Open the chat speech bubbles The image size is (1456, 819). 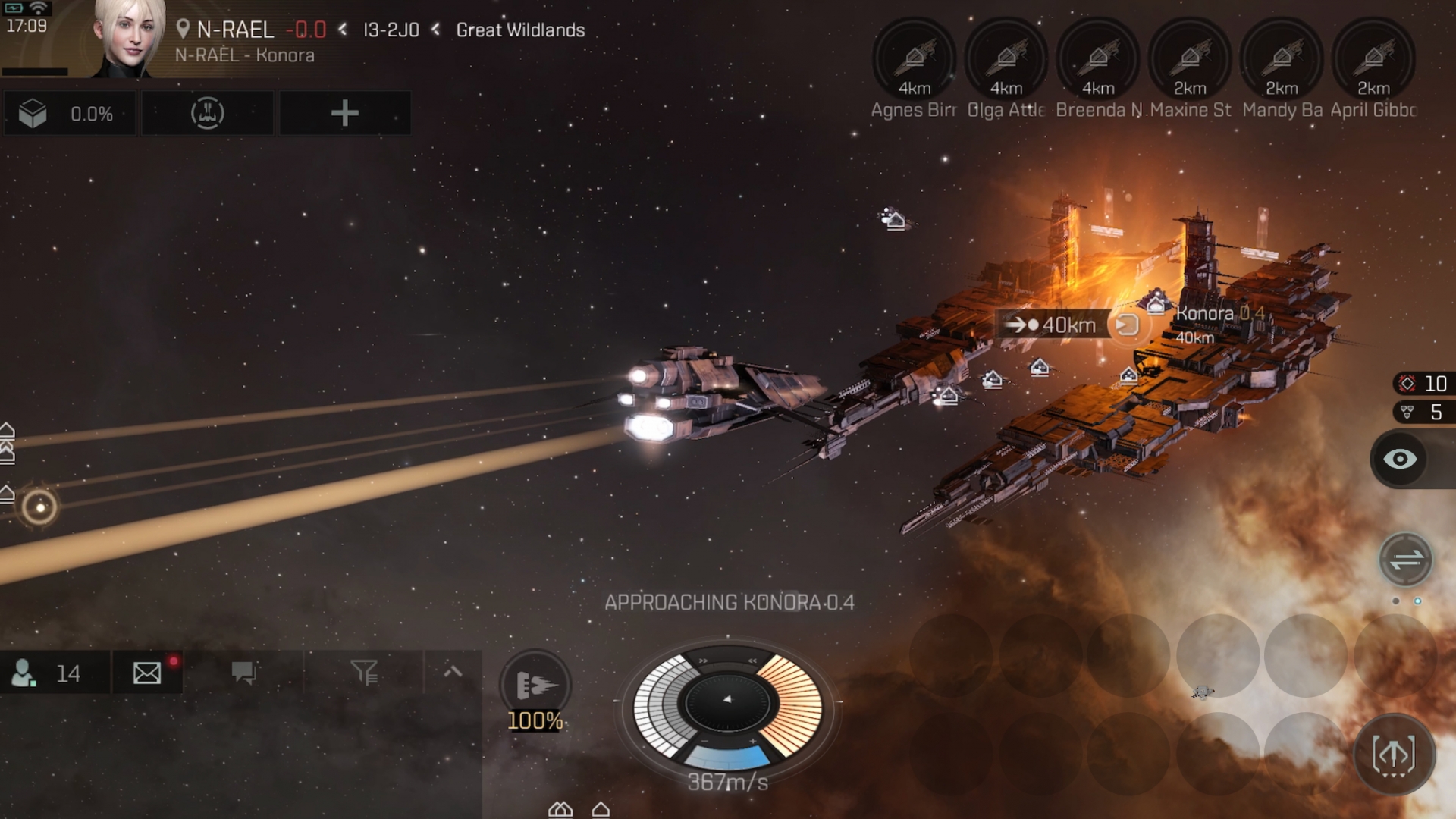click(x=243, y=673)
